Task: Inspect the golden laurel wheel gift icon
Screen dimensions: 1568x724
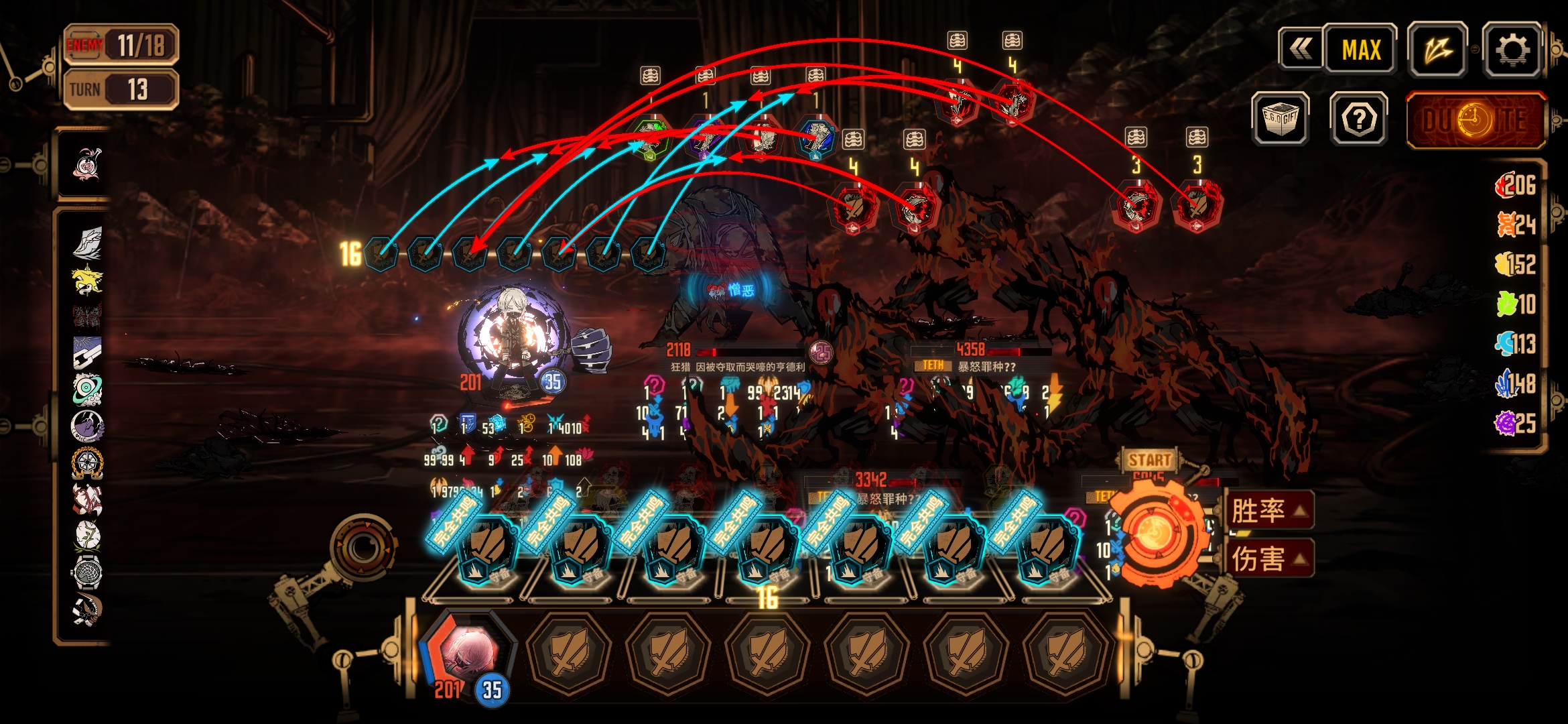Action: [x=87, y=463]
